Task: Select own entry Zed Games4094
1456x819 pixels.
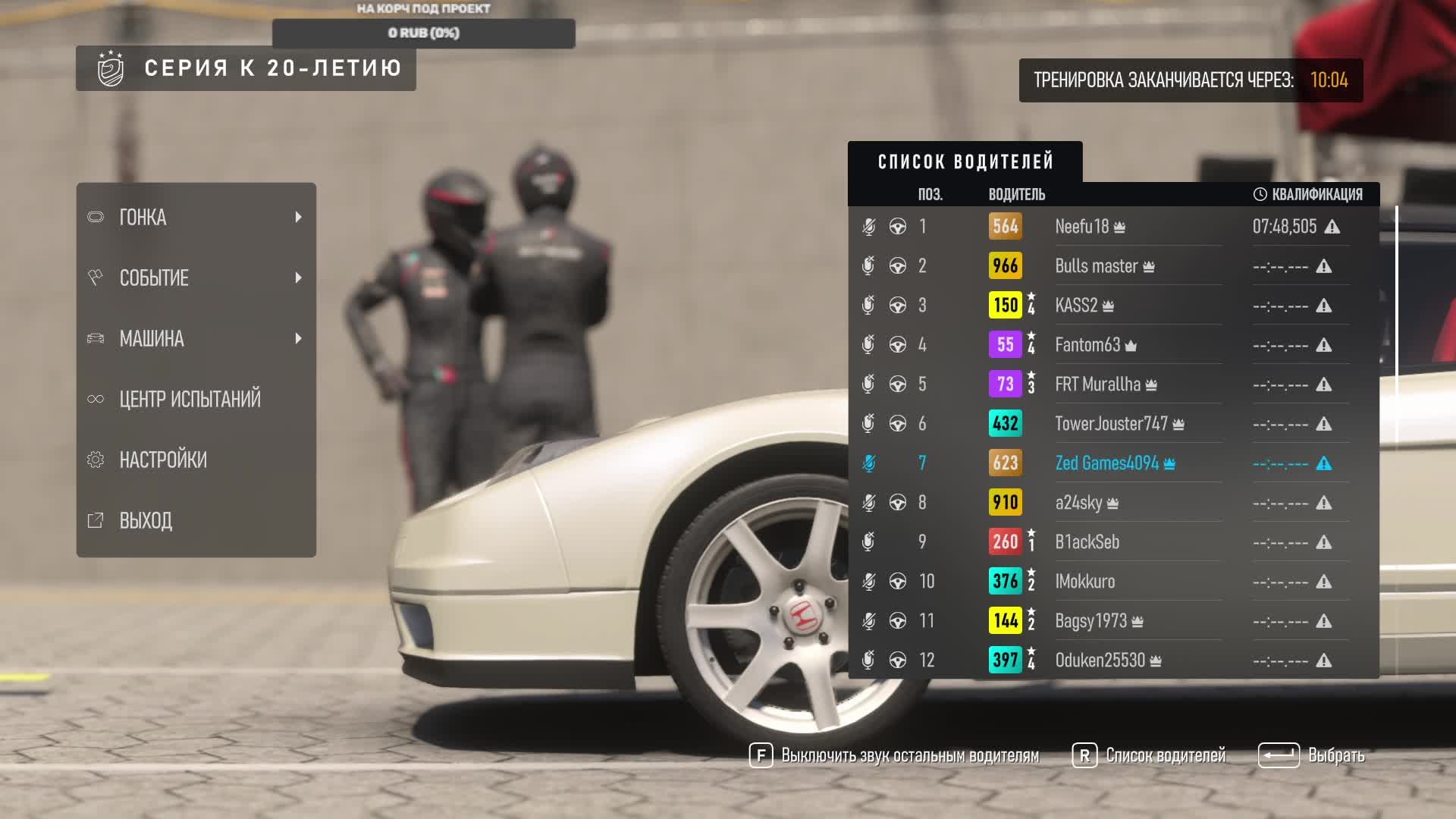Action: [1107, 463]
